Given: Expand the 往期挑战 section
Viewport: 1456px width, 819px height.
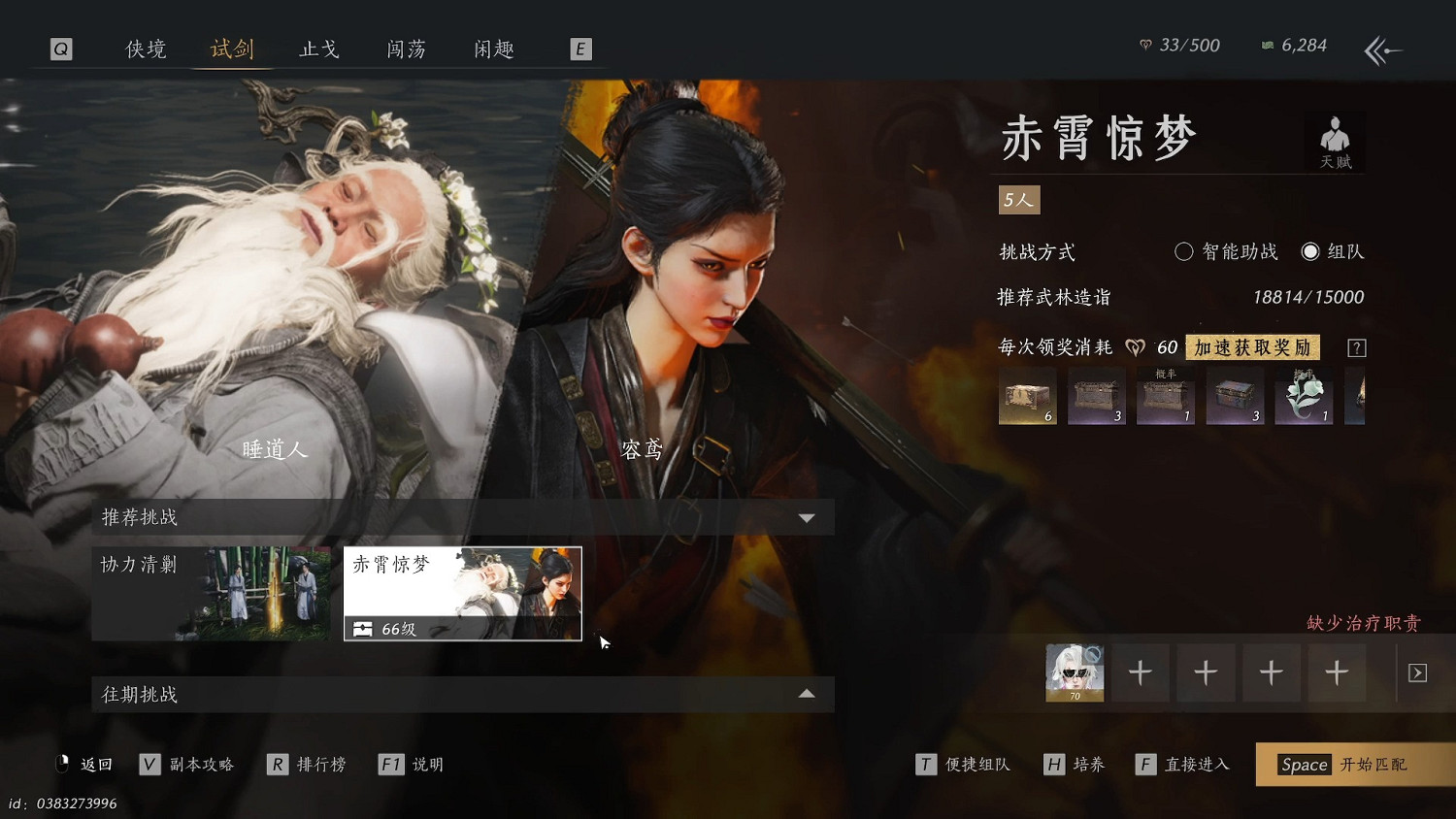Looking at the screenshot, I should pyautogui.click(x=807, y=694).
